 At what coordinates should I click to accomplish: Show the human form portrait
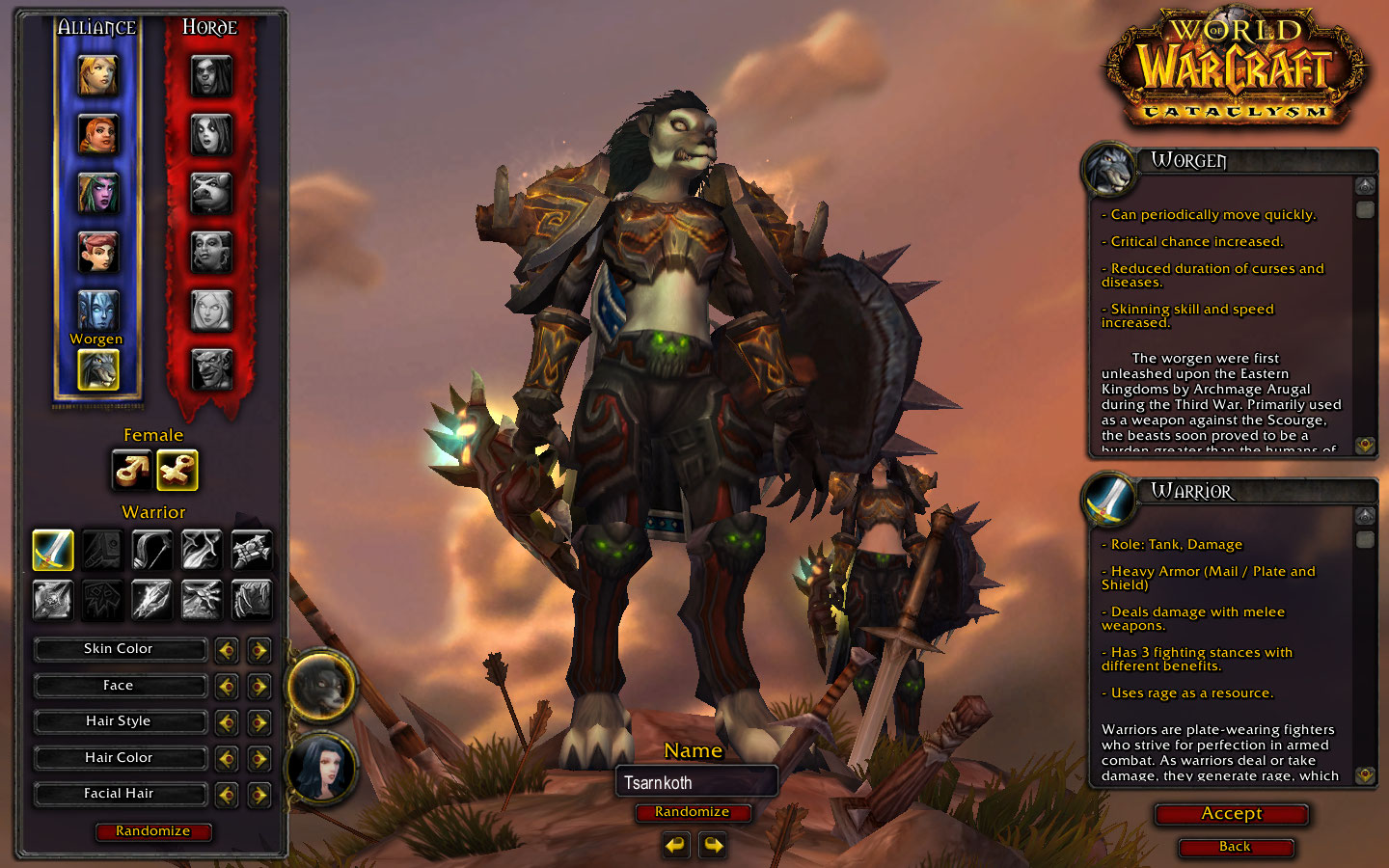click(x=320, y=769)
